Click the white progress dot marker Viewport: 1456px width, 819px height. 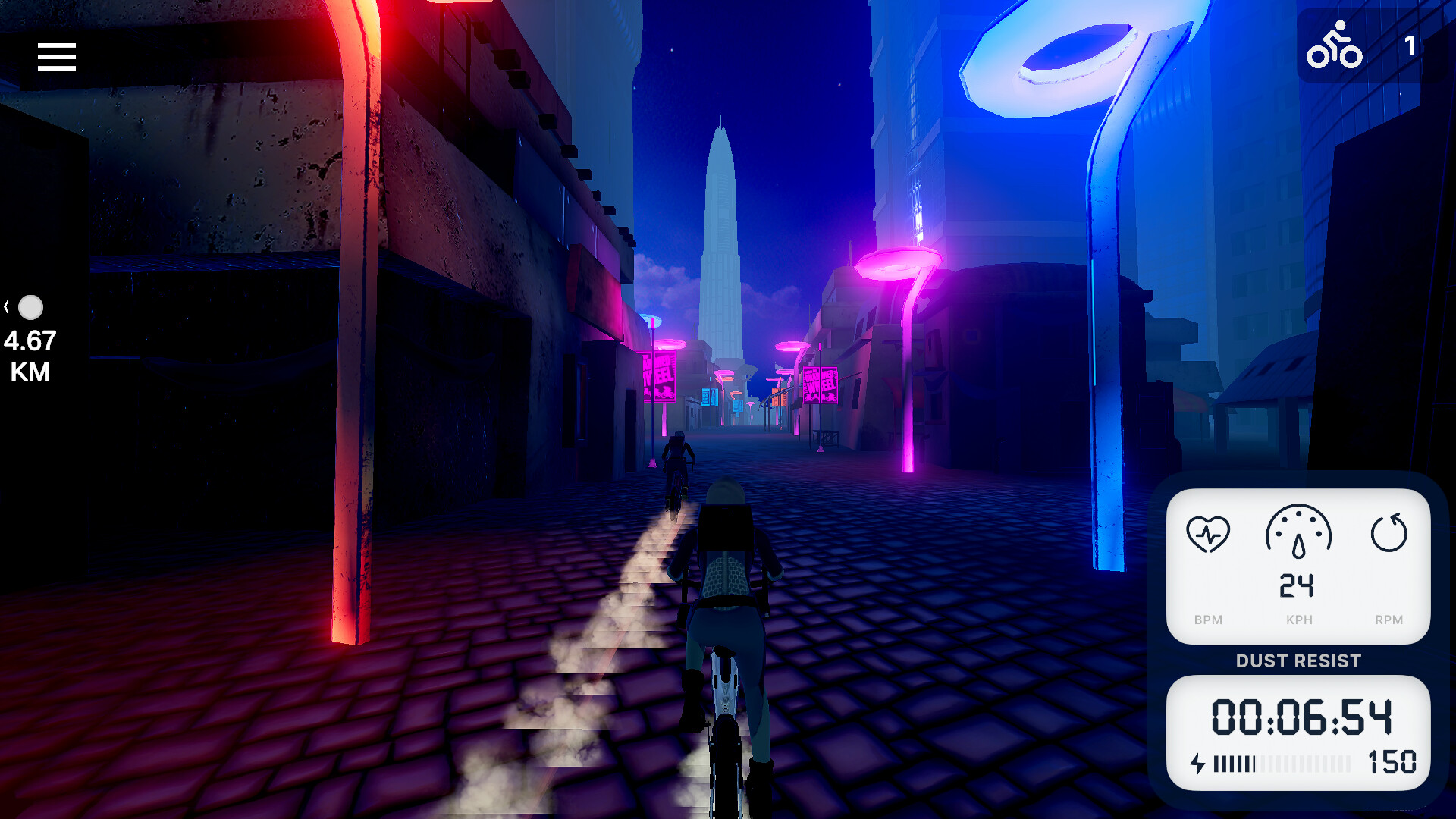(x=32, y=307)
